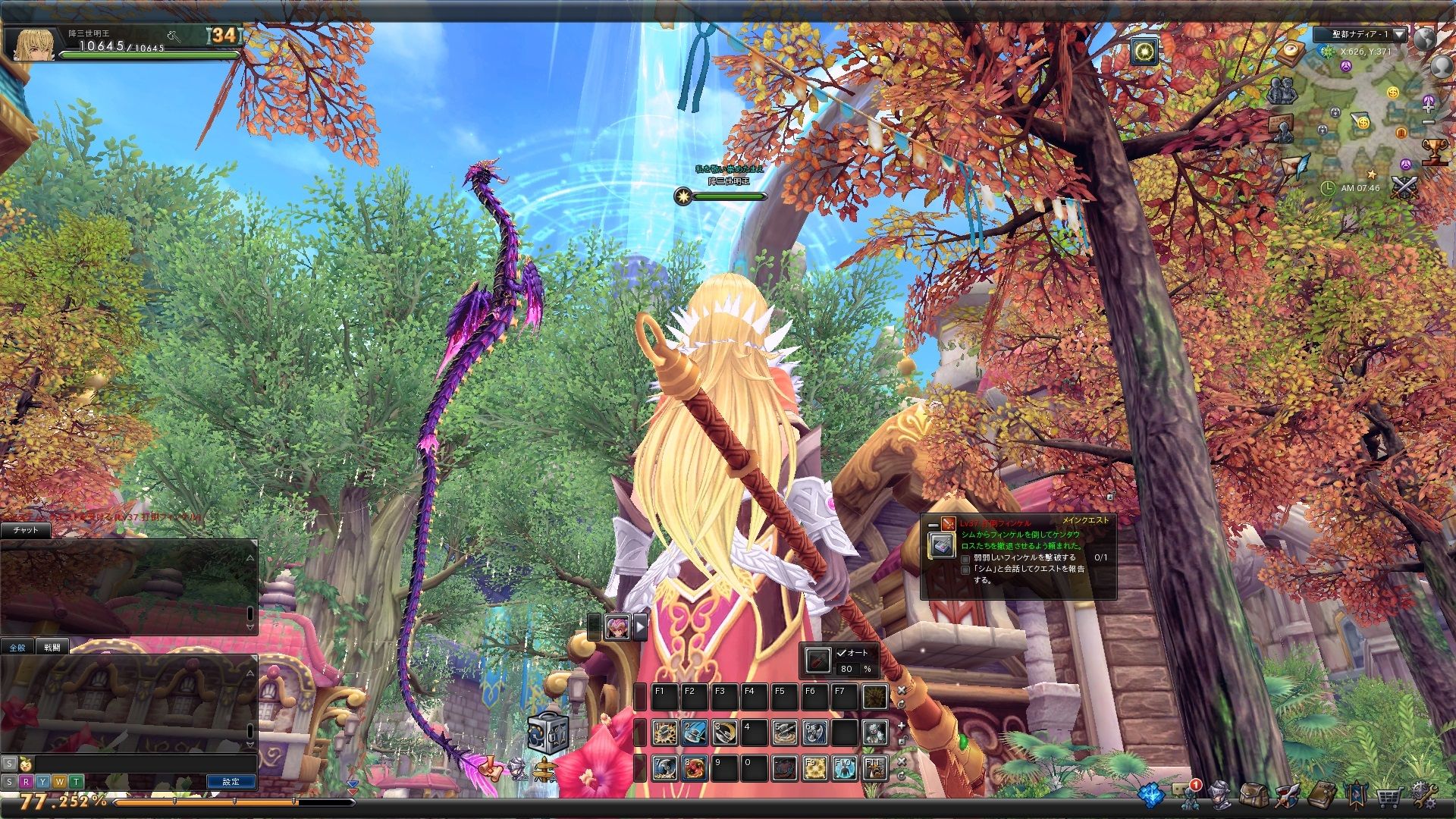Open the 聖都ナディア channel dropdown
Image resolution: width=1456 pixels, height=819 pixels.
click(1399, 34)
